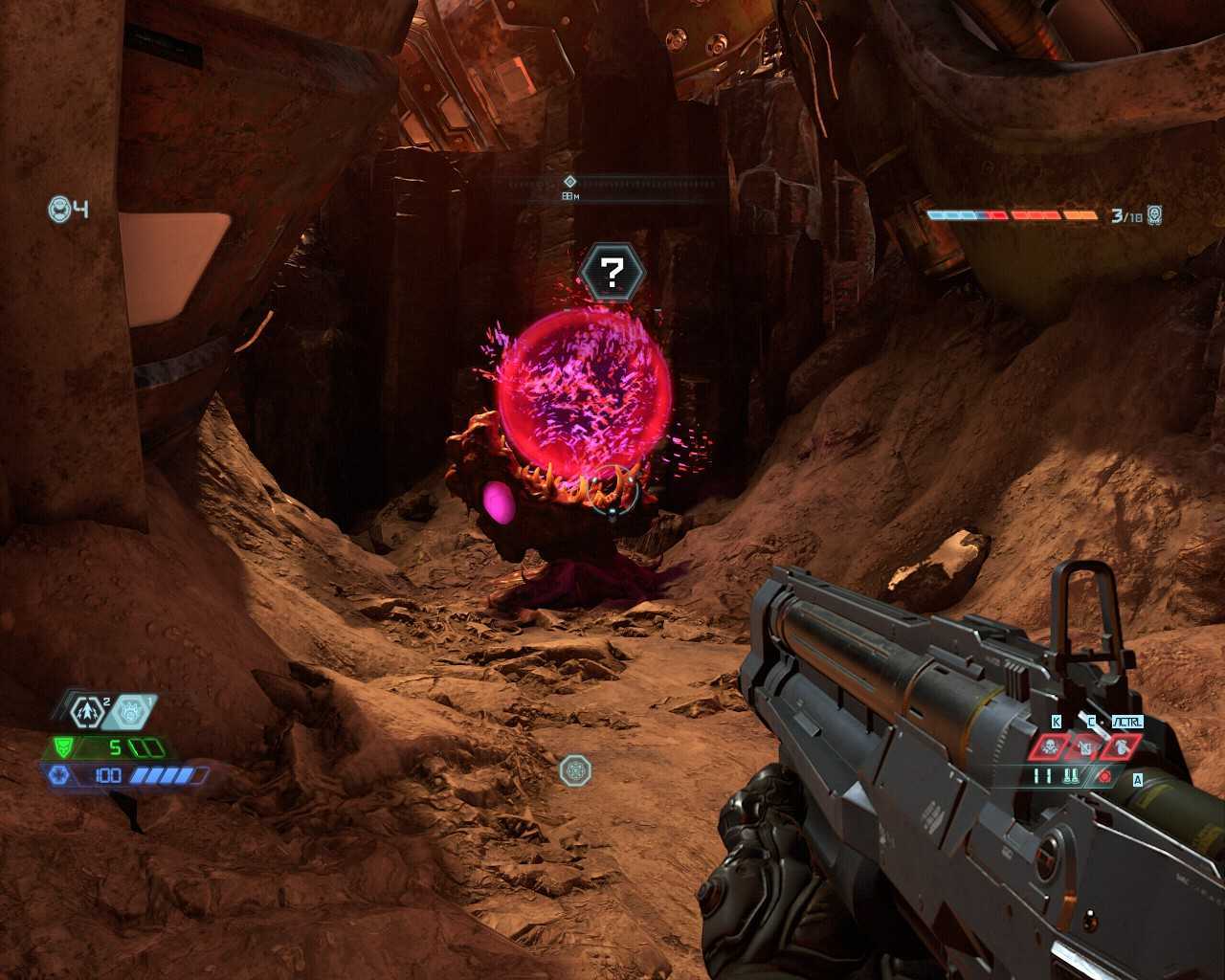The height and width of the screenshot is (980, 1225).
Task: Click the blue health hexagon icon
Action: [59, 774]
